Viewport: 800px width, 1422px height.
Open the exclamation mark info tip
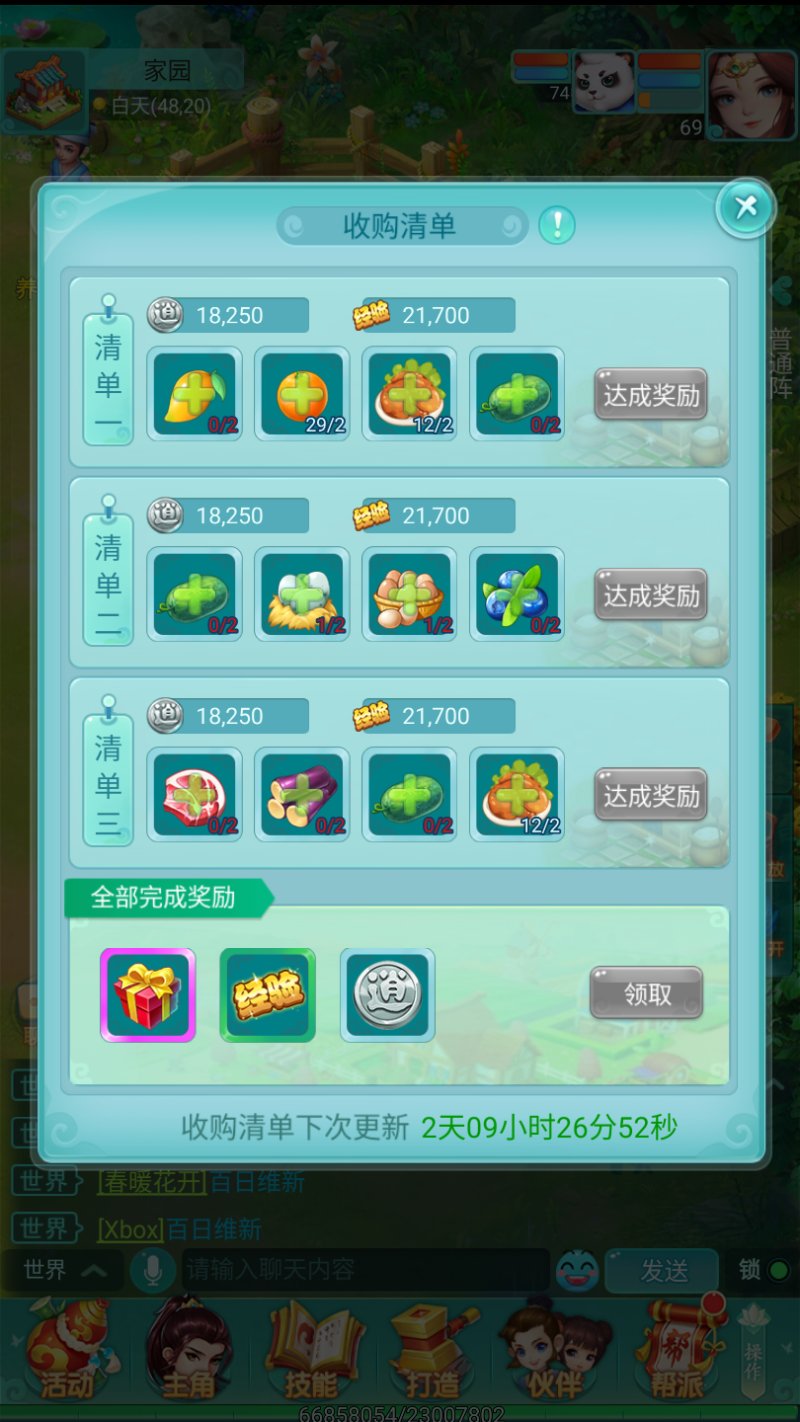pyautogui.click(x=557, y=225)
